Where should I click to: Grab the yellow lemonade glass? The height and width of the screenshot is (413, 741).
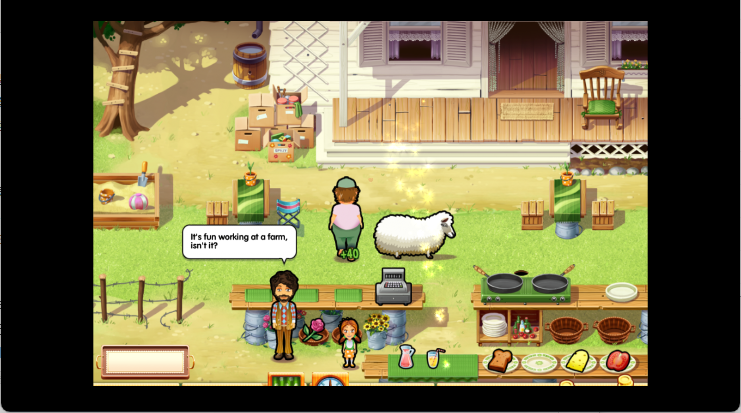pyautogui.click(x=433, y=357)
